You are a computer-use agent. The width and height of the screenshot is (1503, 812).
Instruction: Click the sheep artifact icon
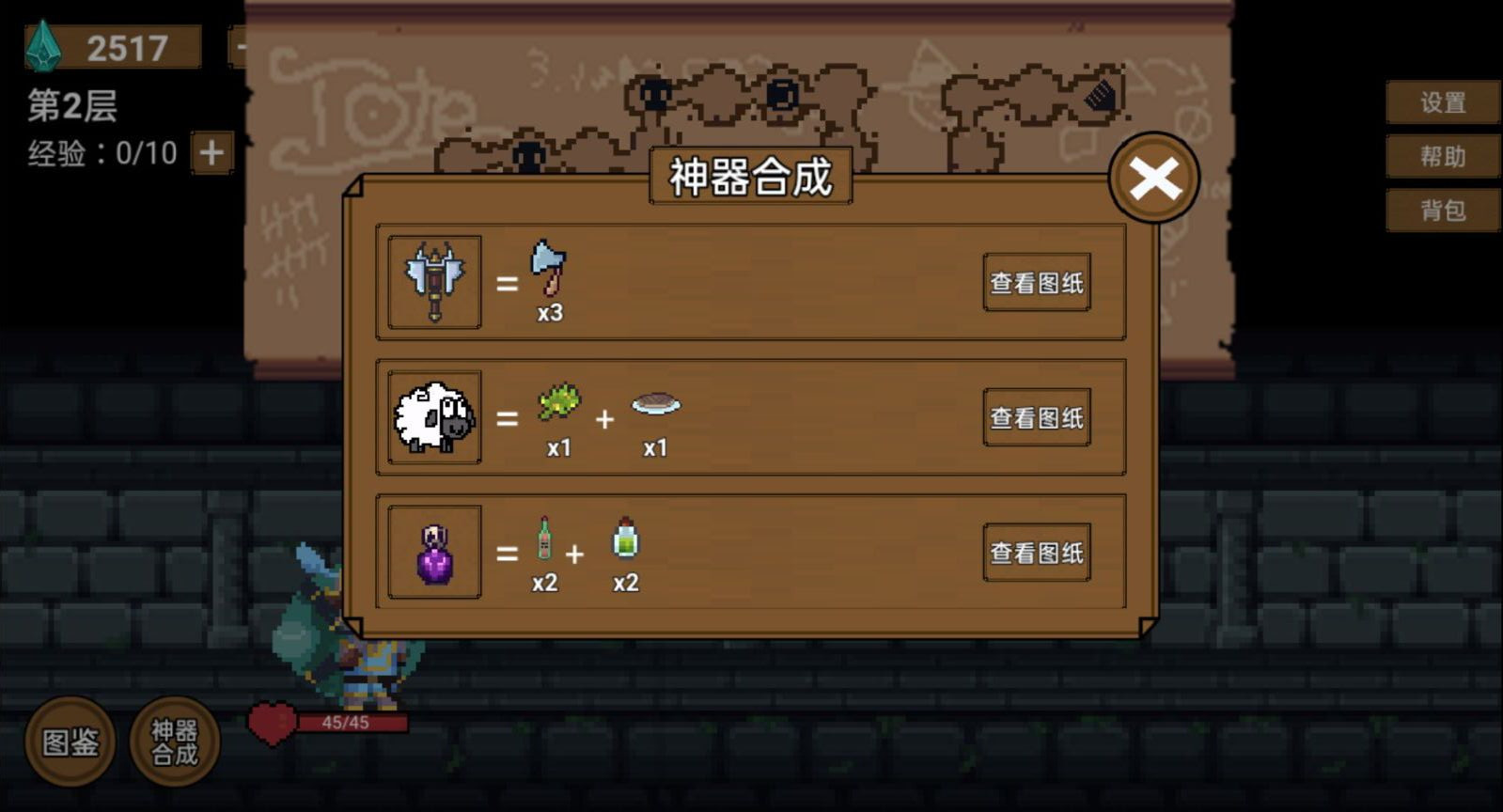[433, 418]
